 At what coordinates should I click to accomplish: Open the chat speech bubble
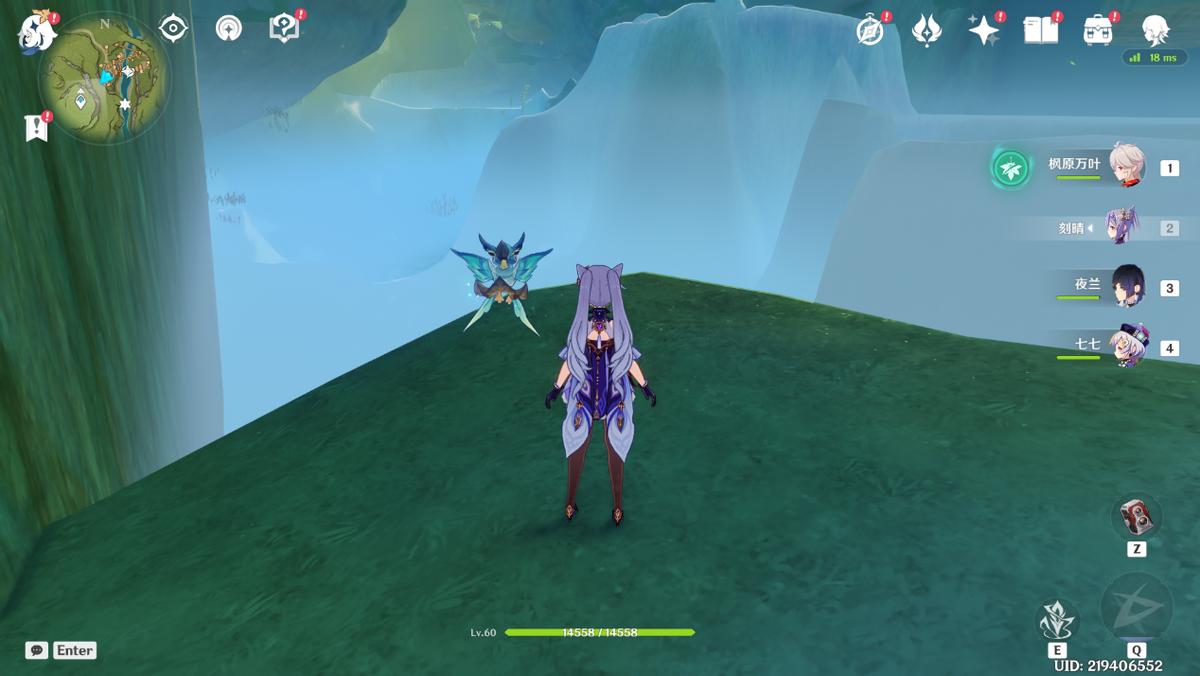point(36,650)
